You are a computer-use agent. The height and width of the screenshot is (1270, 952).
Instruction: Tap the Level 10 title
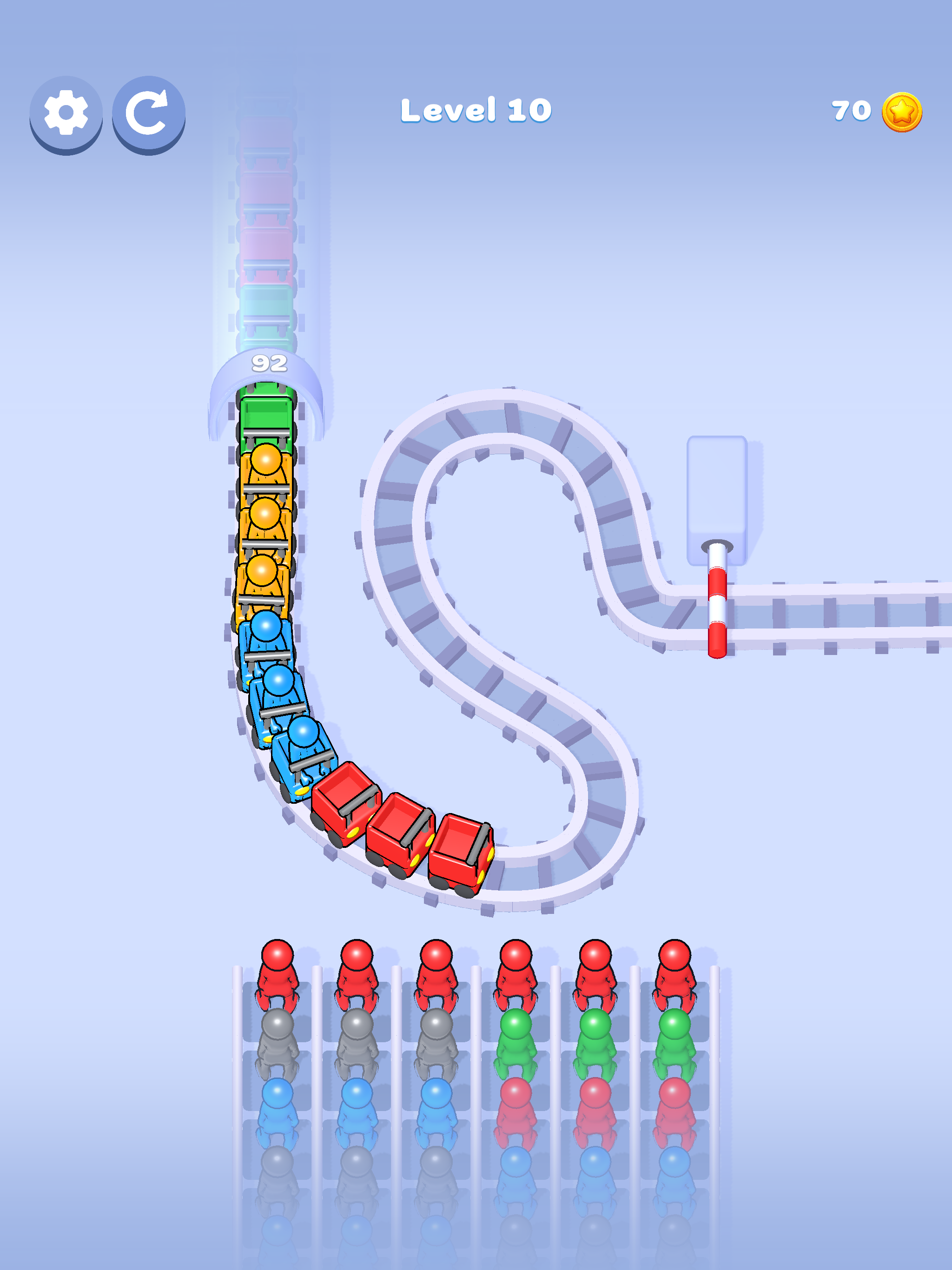(x=476, y=110)
